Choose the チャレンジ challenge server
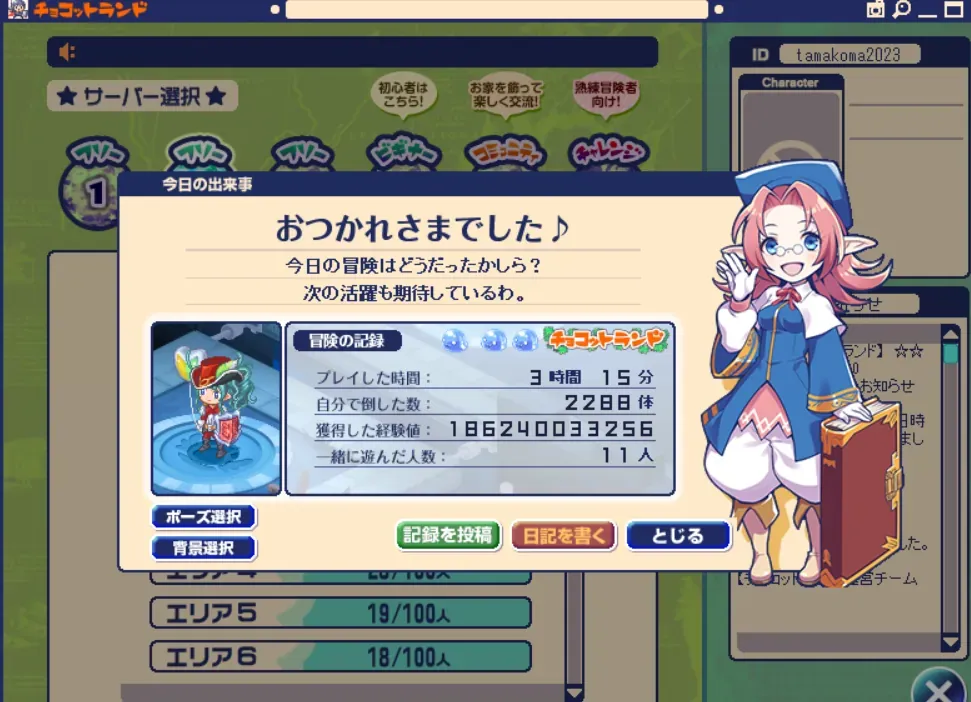This screenshot has width=971, height=702. [608, 153]
